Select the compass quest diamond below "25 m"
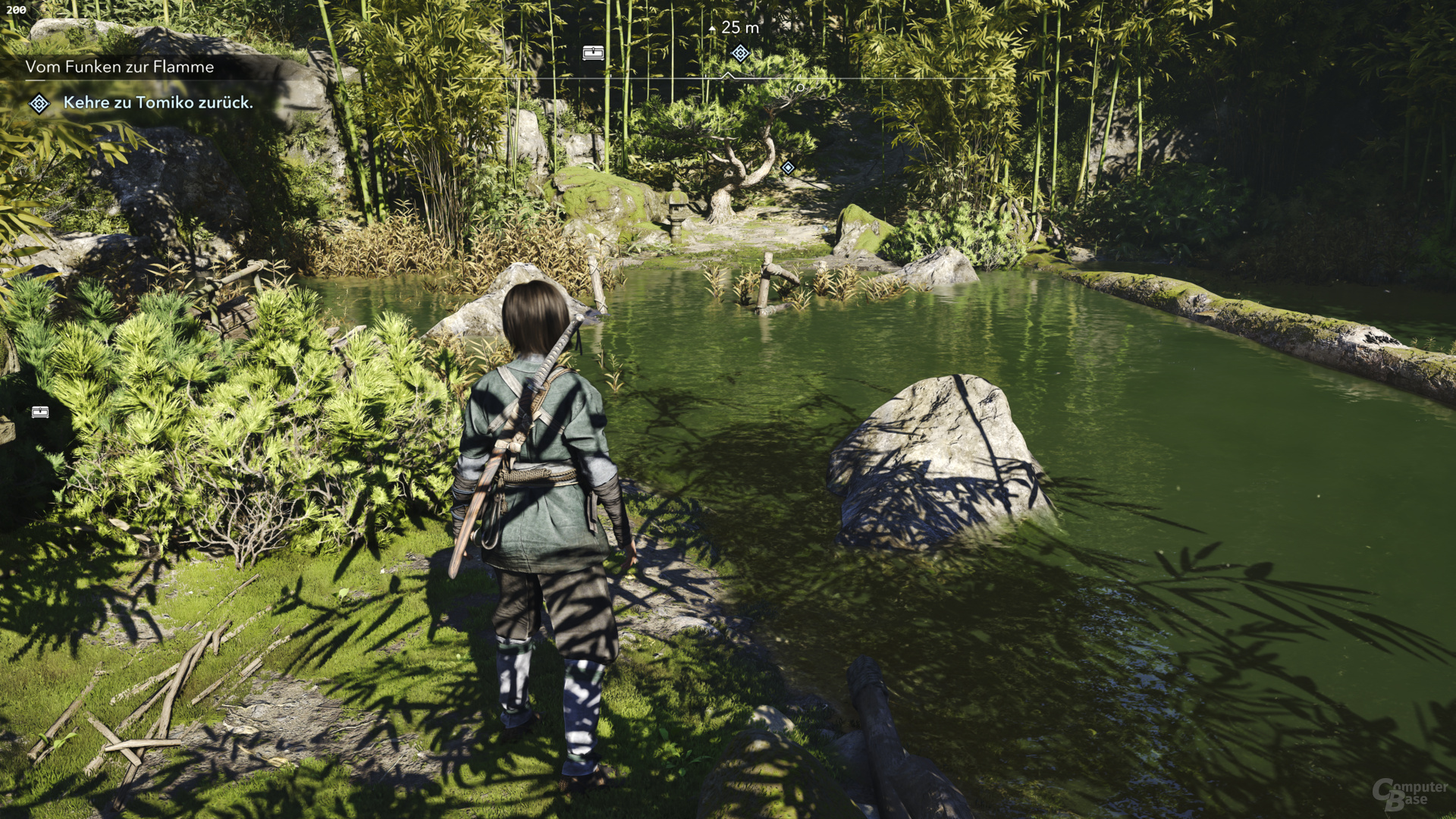 click(740, 53)
